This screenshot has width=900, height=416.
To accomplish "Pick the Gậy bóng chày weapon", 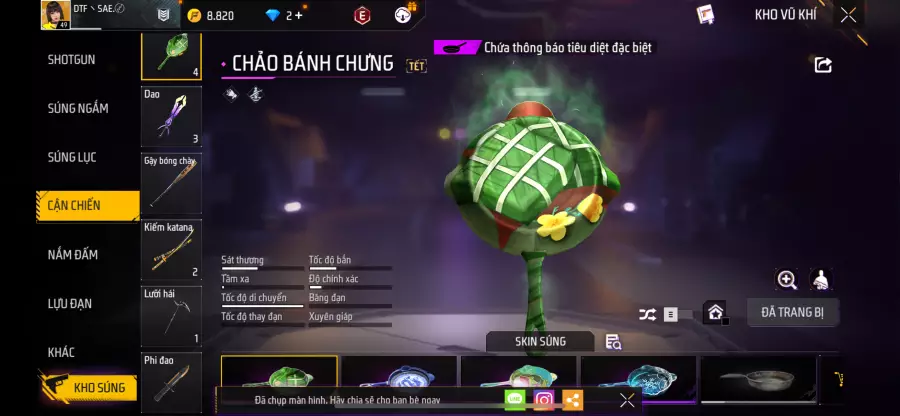I will (171, 183).
